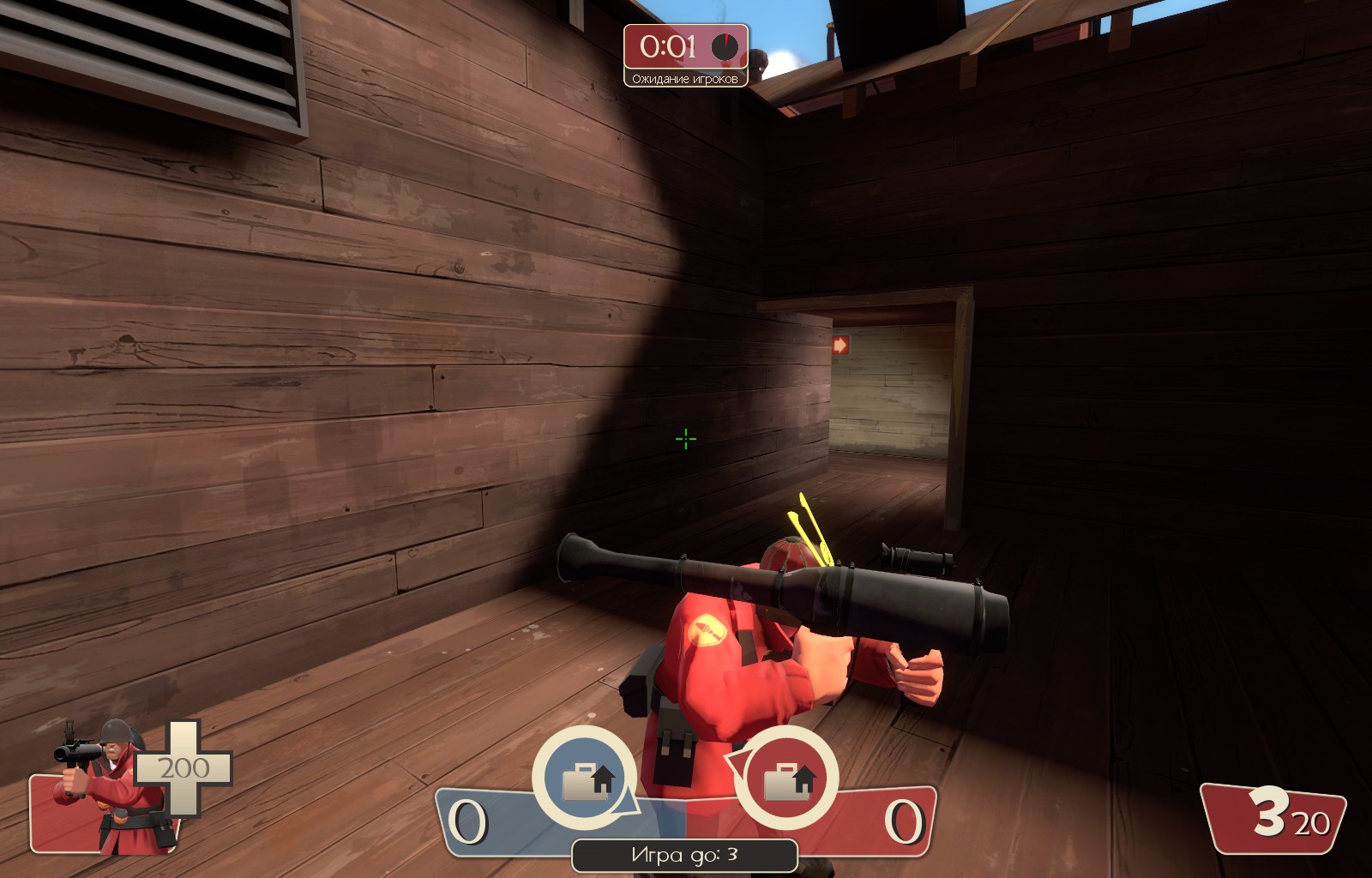This screenshot has width=1372, height=878.
Task: Click the orange arrow sign in the doorway
Action: pyautogui.click(x=841, y=343)
